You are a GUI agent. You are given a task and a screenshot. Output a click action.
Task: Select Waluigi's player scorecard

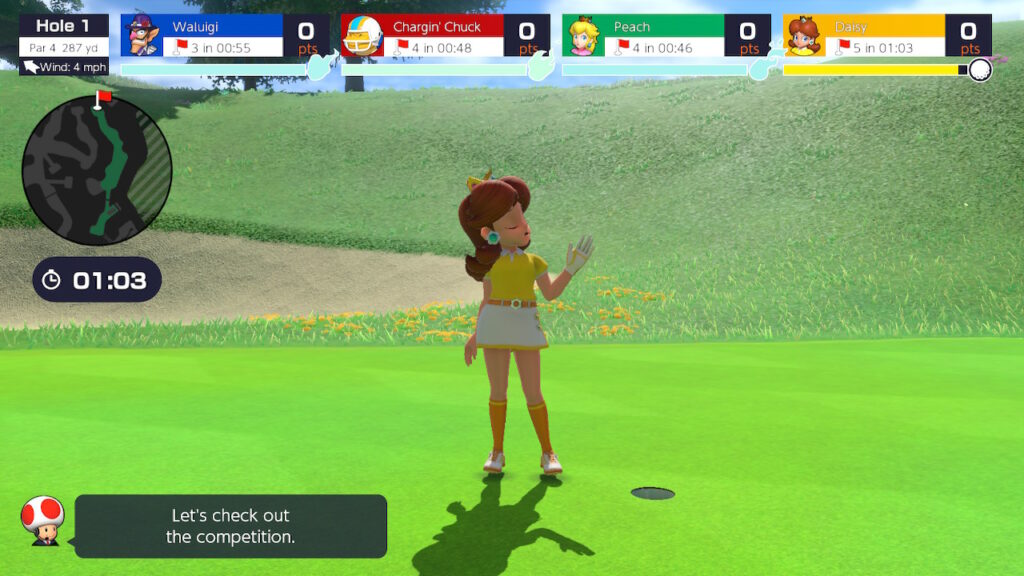pyautogui.click(x=225, y=36)
